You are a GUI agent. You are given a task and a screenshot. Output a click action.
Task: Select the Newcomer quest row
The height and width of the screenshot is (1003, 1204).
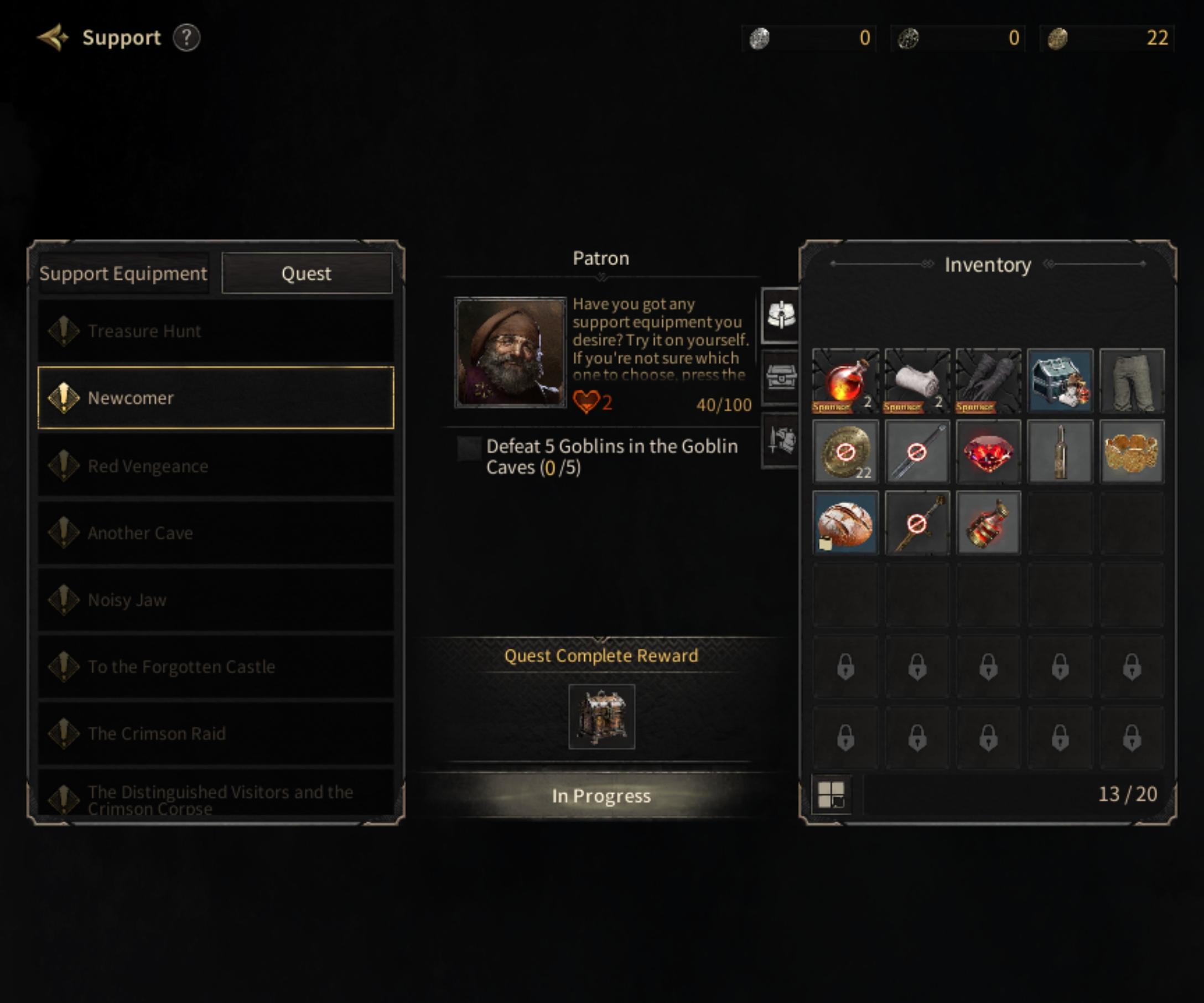tap(216, 397)
